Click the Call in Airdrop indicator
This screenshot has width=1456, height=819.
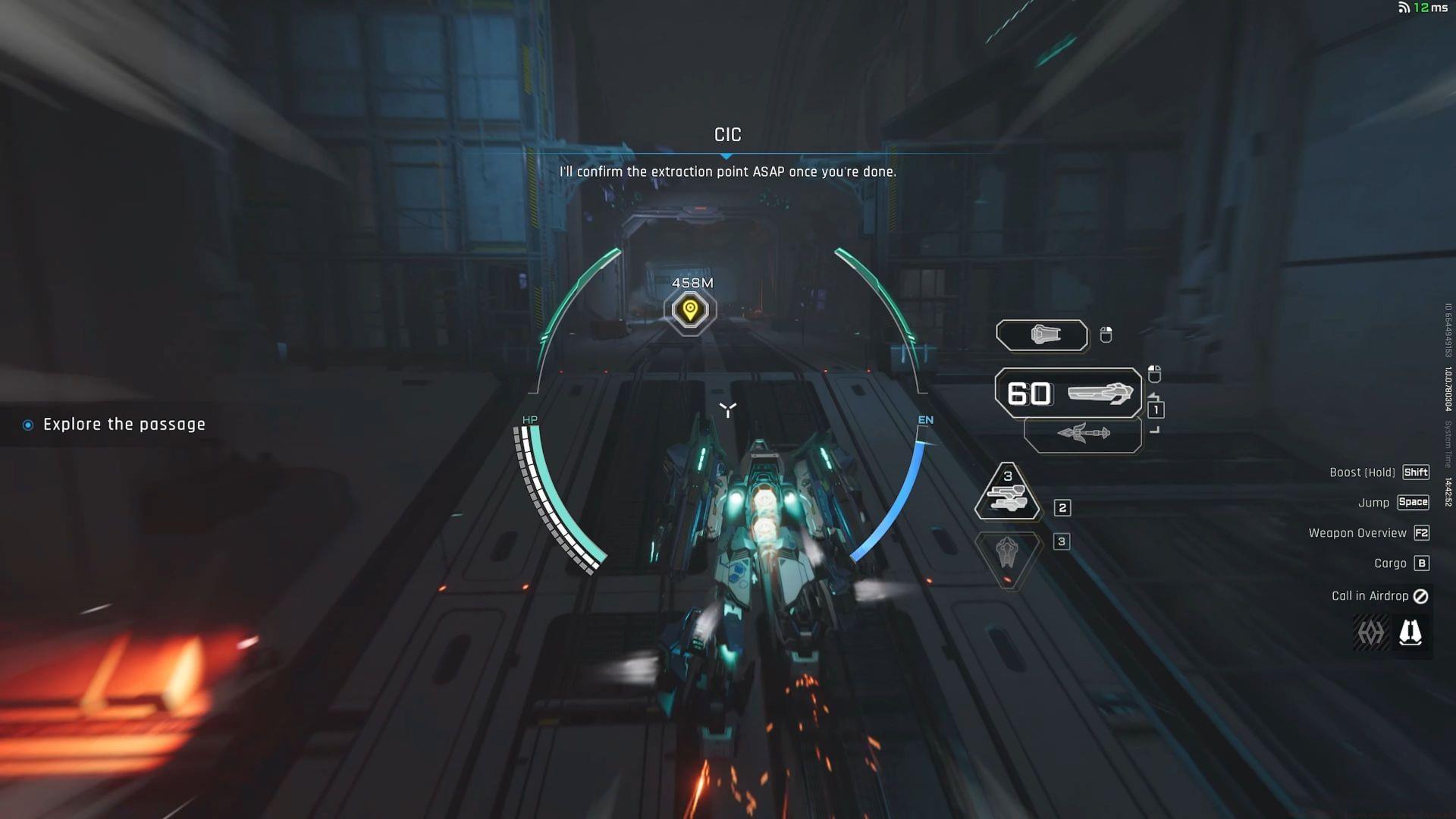pos(1379,596)
